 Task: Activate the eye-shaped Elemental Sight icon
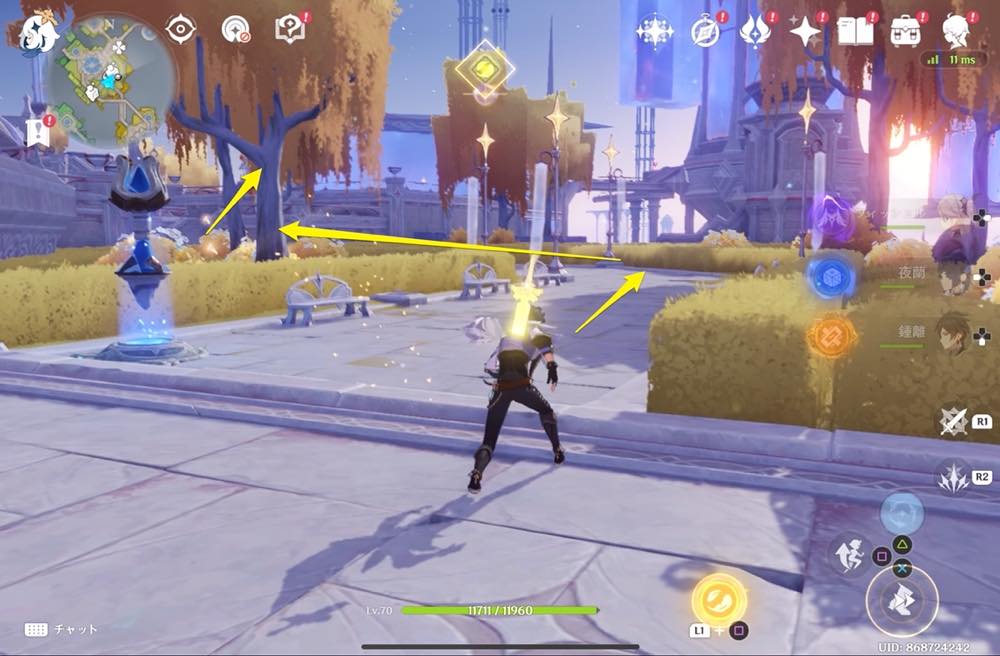click(x=181, y=30)
